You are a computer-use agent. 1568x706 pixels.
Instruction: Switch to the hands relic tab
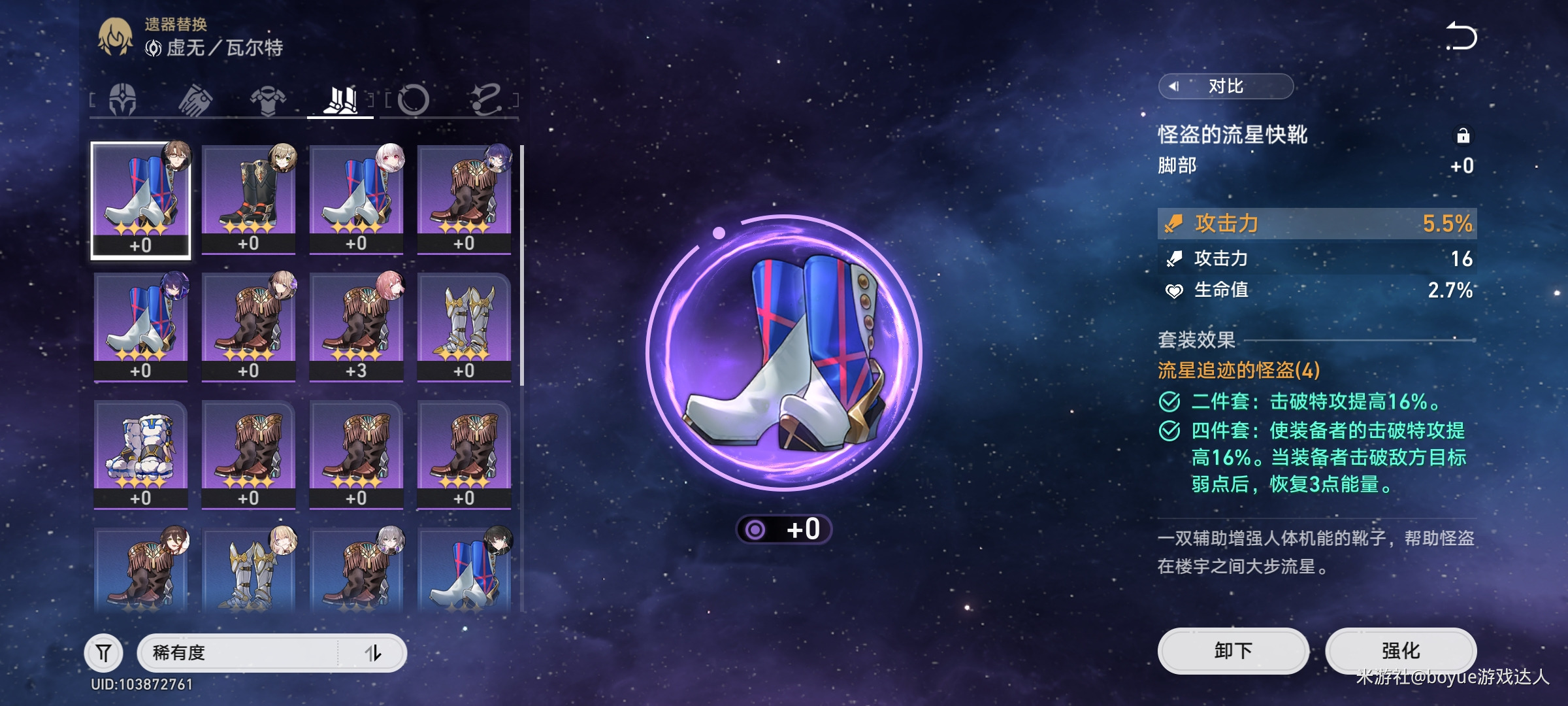click(x=195, y=100)
